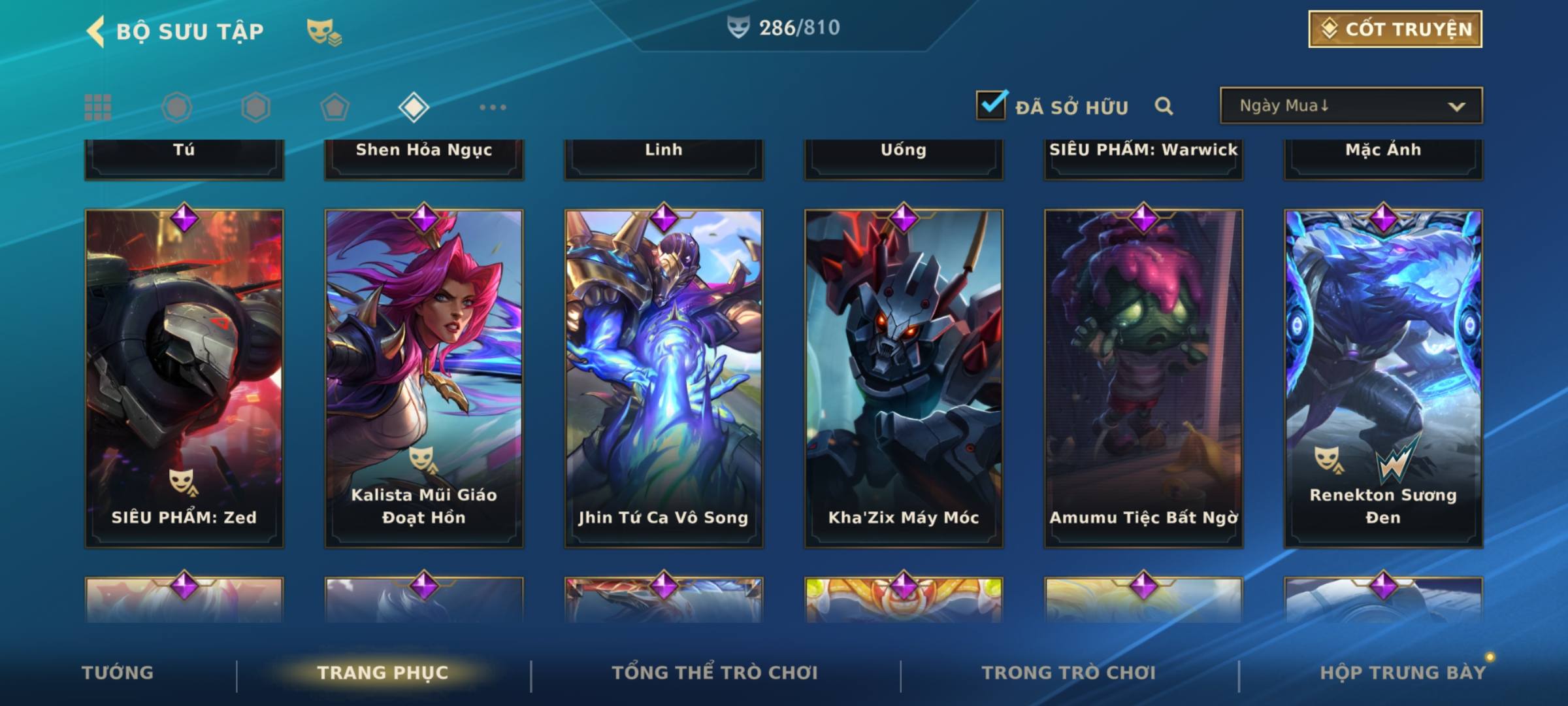The width and height of the screenshot is (1568, 706).
Task: Select the Kha'Zix Máy Móc skin
Action: point(904,378)
